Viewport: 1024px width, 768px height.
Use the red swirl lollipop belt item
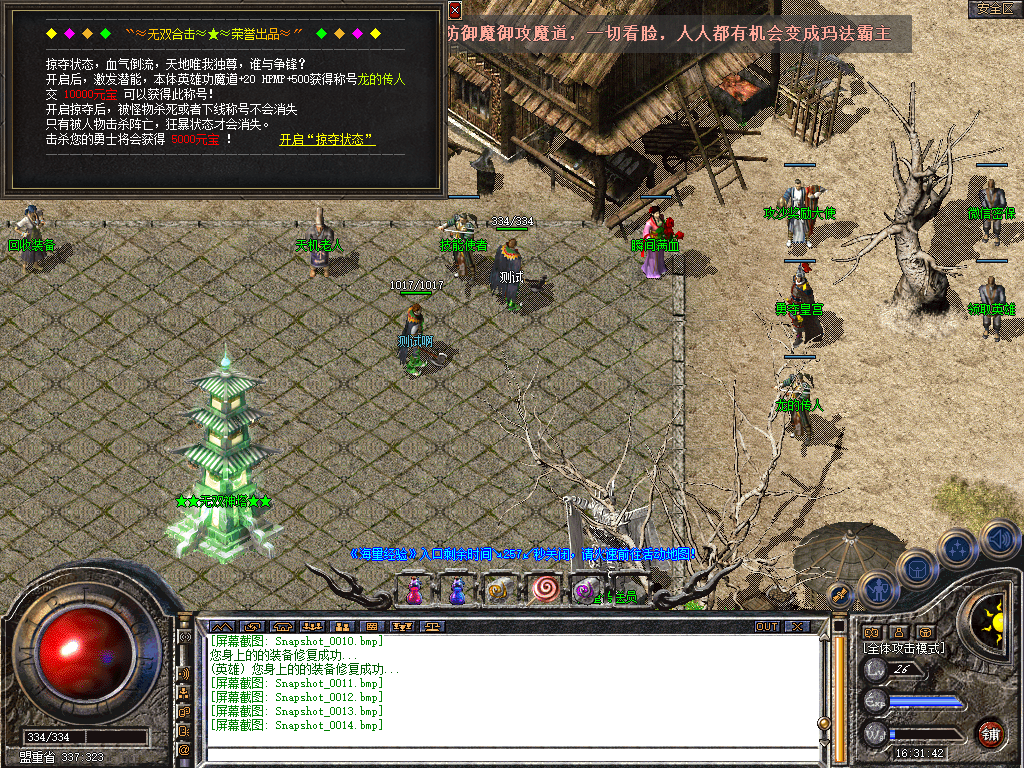tap(545, 590)
